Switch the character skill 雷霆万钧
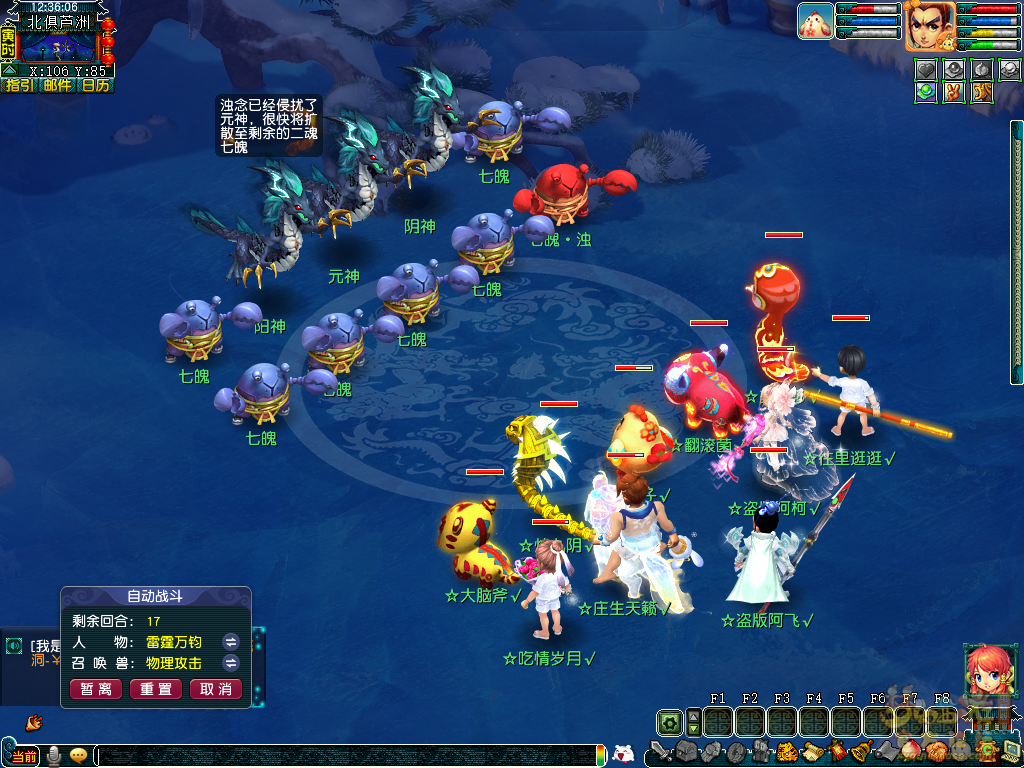Image resolution: width=1024 pixels, height=768 pixels. (x=230, y=642)
